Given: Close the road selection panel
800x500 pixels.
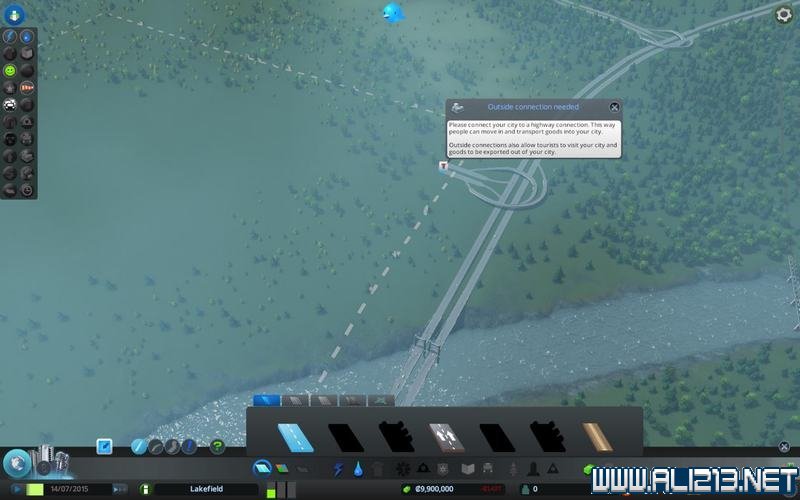Looking at the screenshot, I should point(784,447).
